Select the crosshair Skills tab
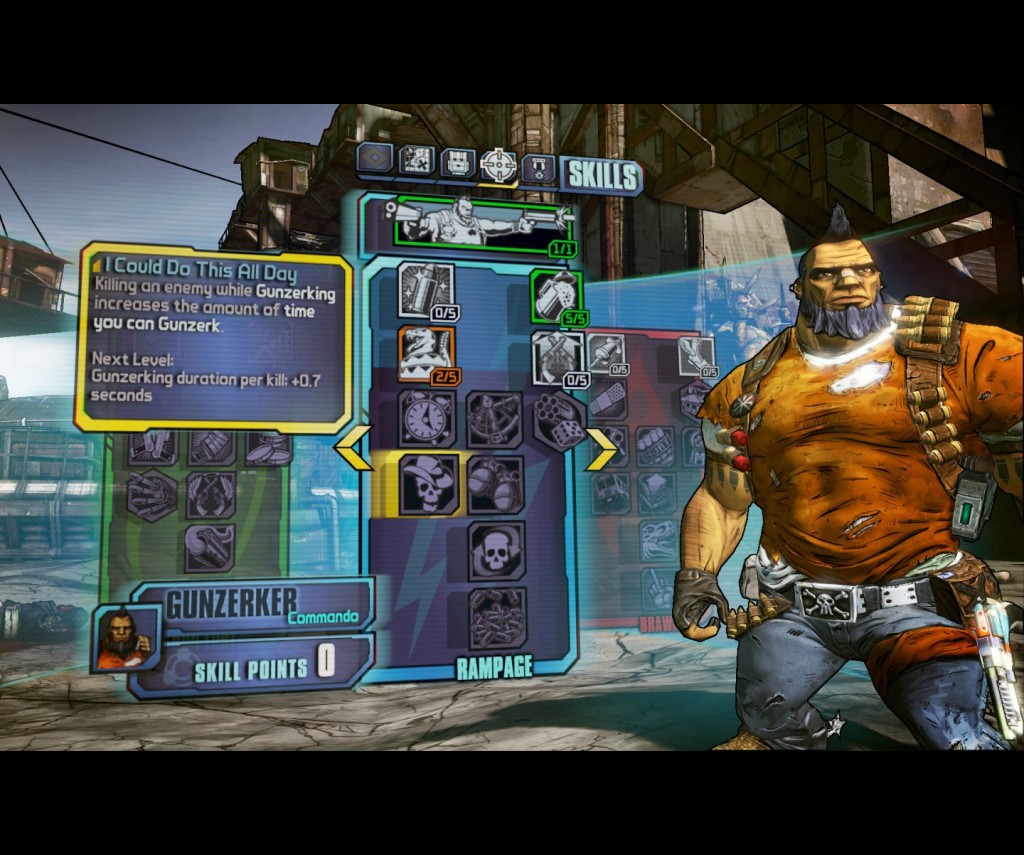Image resolution: width=1024 pixels, height=855 pixels. (x=498, y=162)
